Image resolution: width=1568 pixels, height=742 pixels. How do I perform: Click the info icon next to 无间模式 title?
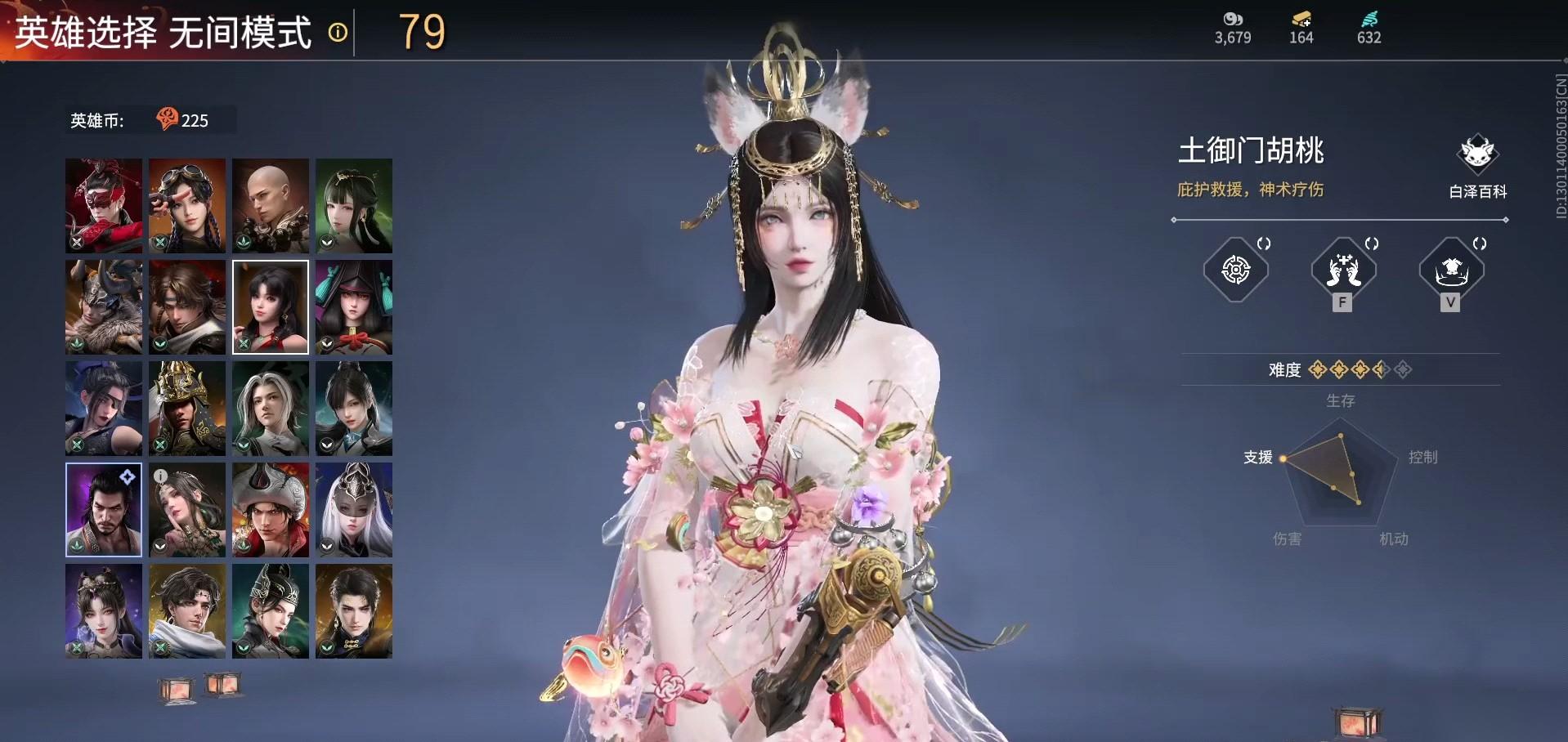click(337, 33)
